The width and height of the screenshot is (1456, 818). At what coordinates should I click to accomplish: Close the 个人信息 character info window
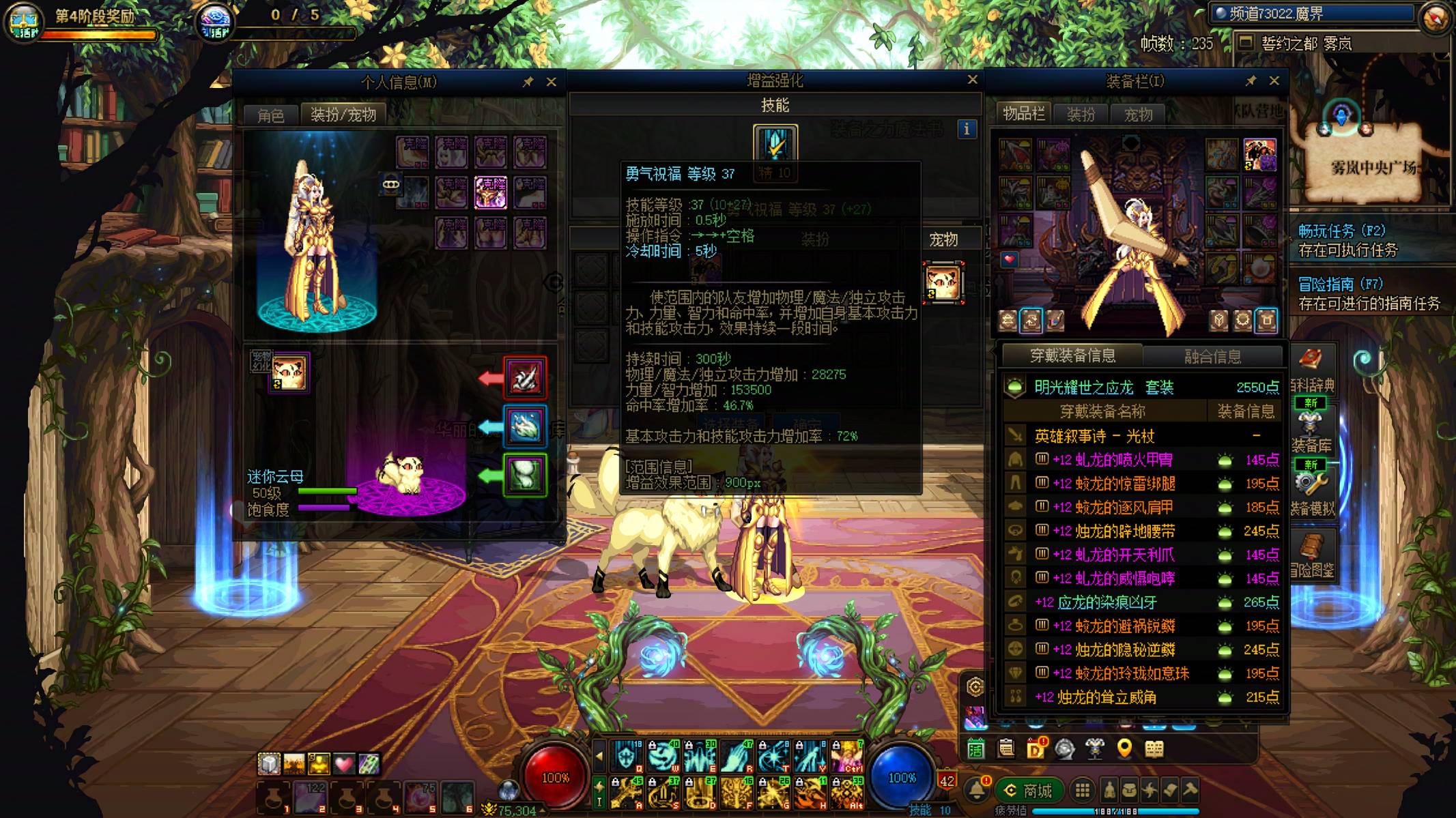coord(552,82)
